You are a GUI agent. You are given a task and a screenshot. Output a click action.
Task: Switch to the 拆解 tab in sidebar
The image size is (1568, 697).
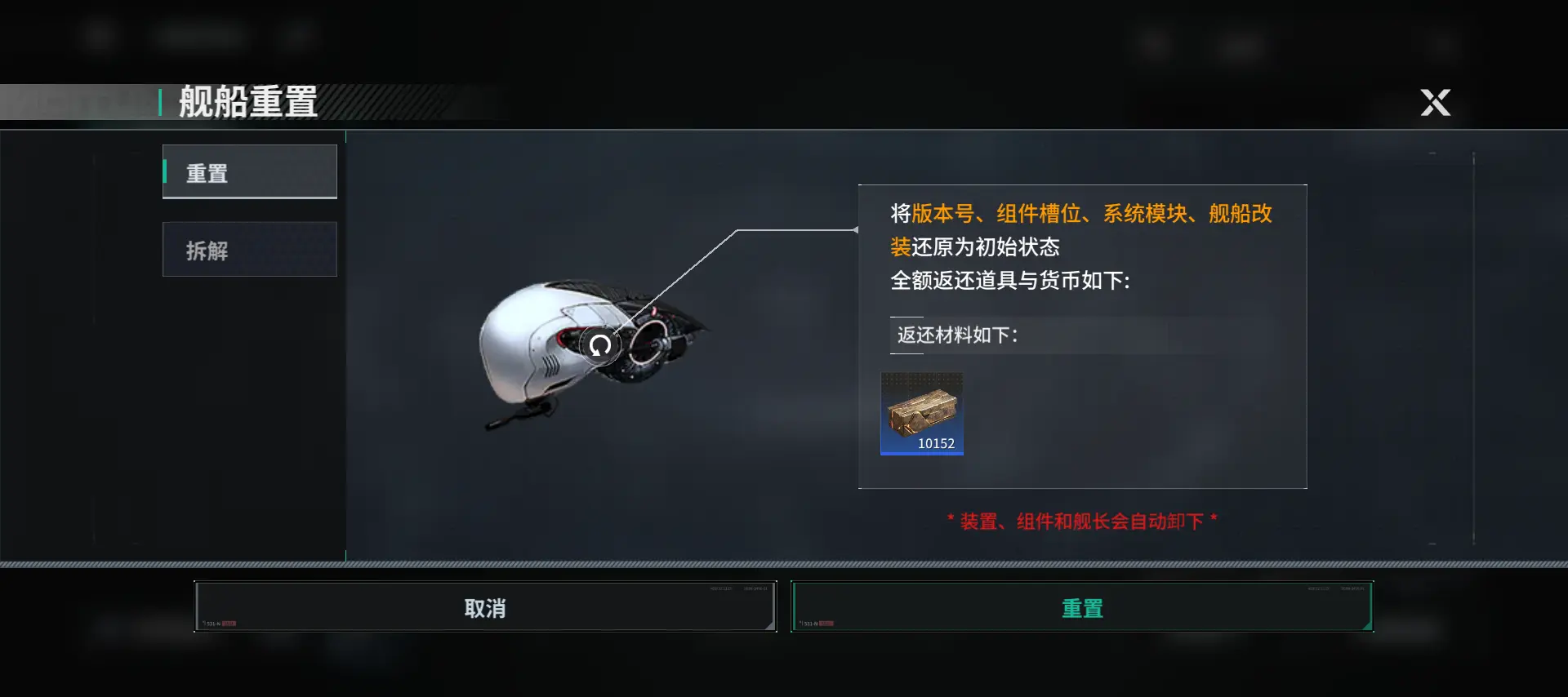pyautogui.click(x=250, y=249)
